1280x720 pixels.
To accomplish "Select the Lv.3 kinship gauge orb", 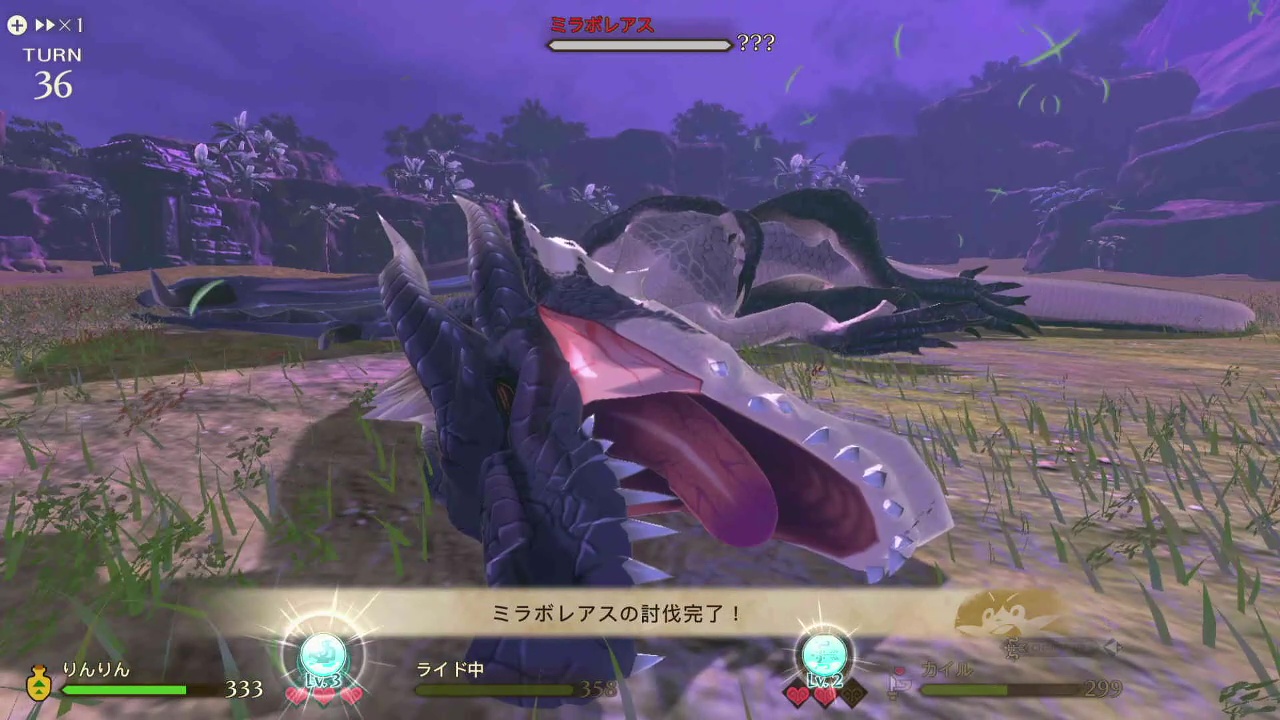I will 323,656.
